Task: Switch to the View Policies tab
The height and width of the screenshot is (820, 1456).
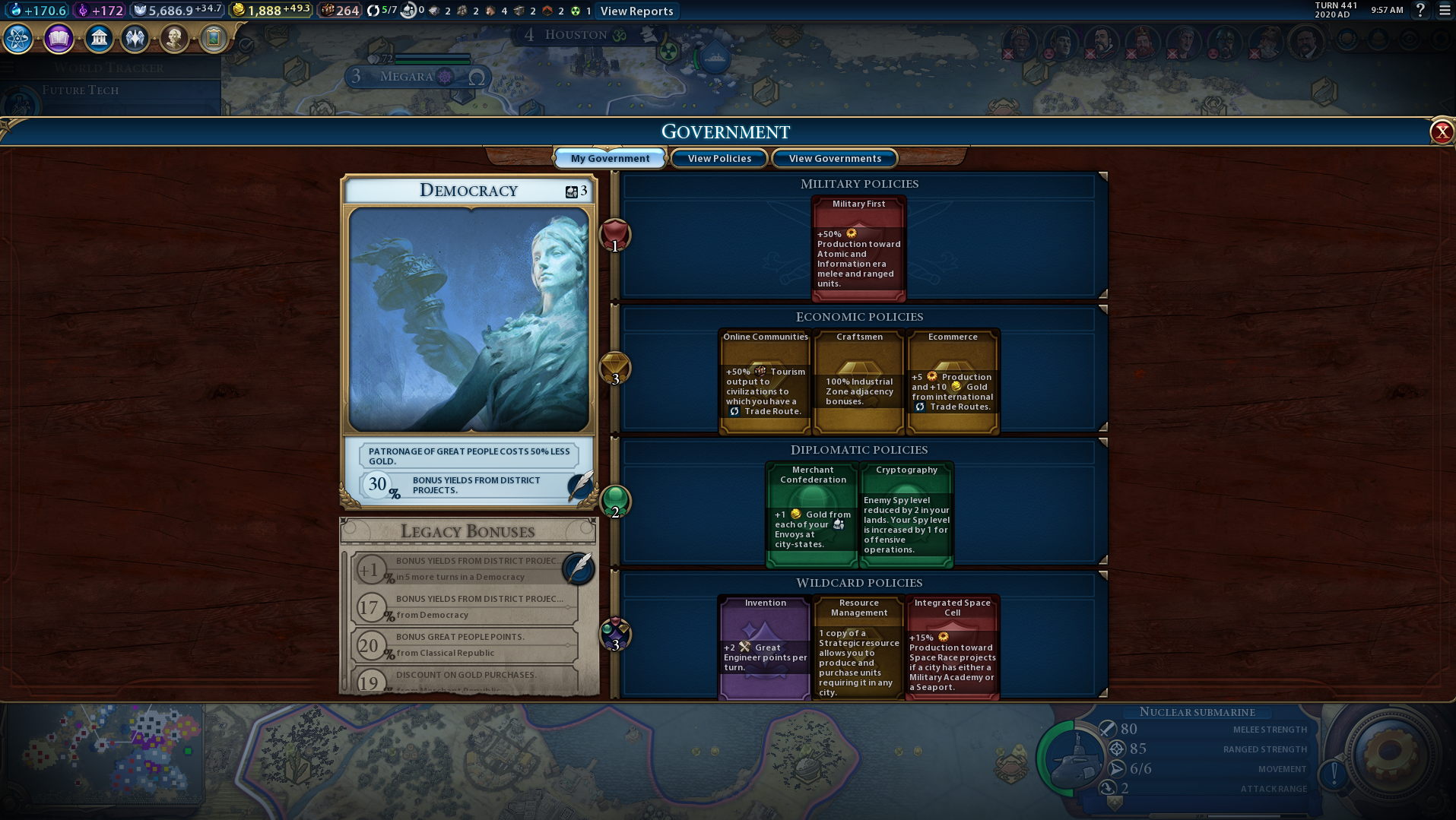Action: coord(718,158)
